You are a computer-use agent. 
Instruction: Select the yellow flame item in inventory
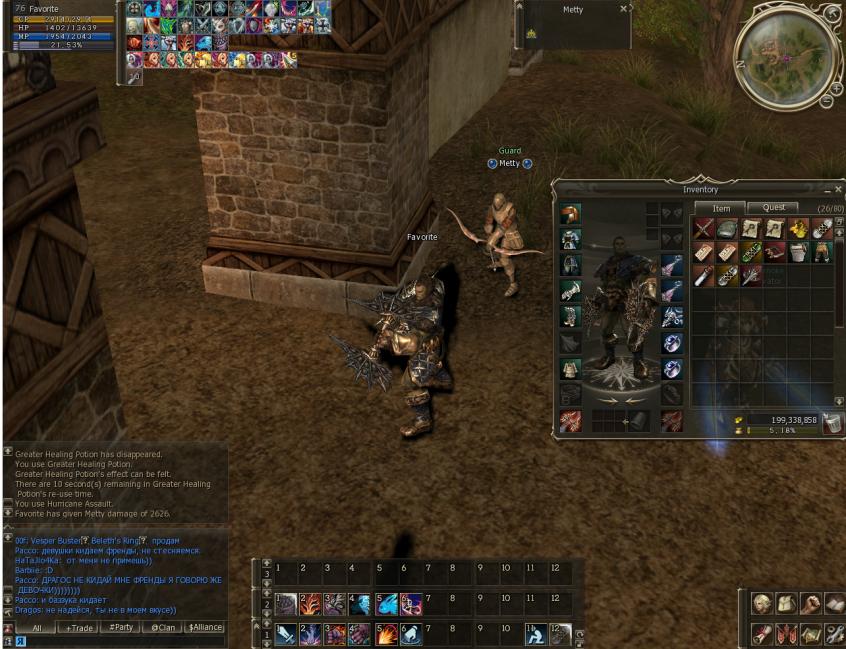coord(800,229)
